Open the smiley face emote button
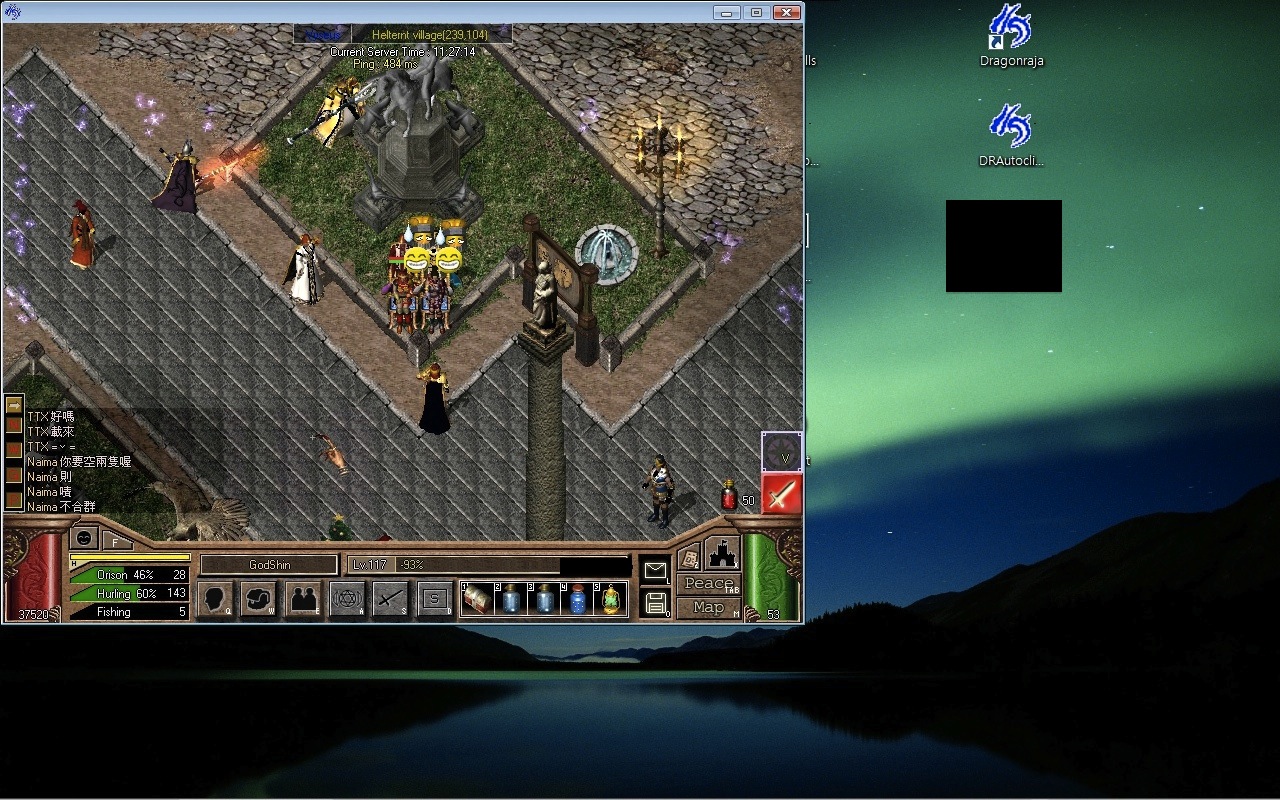Image resolution: width=1280 pixels, height=800 pixels. [x=85, y=537]
